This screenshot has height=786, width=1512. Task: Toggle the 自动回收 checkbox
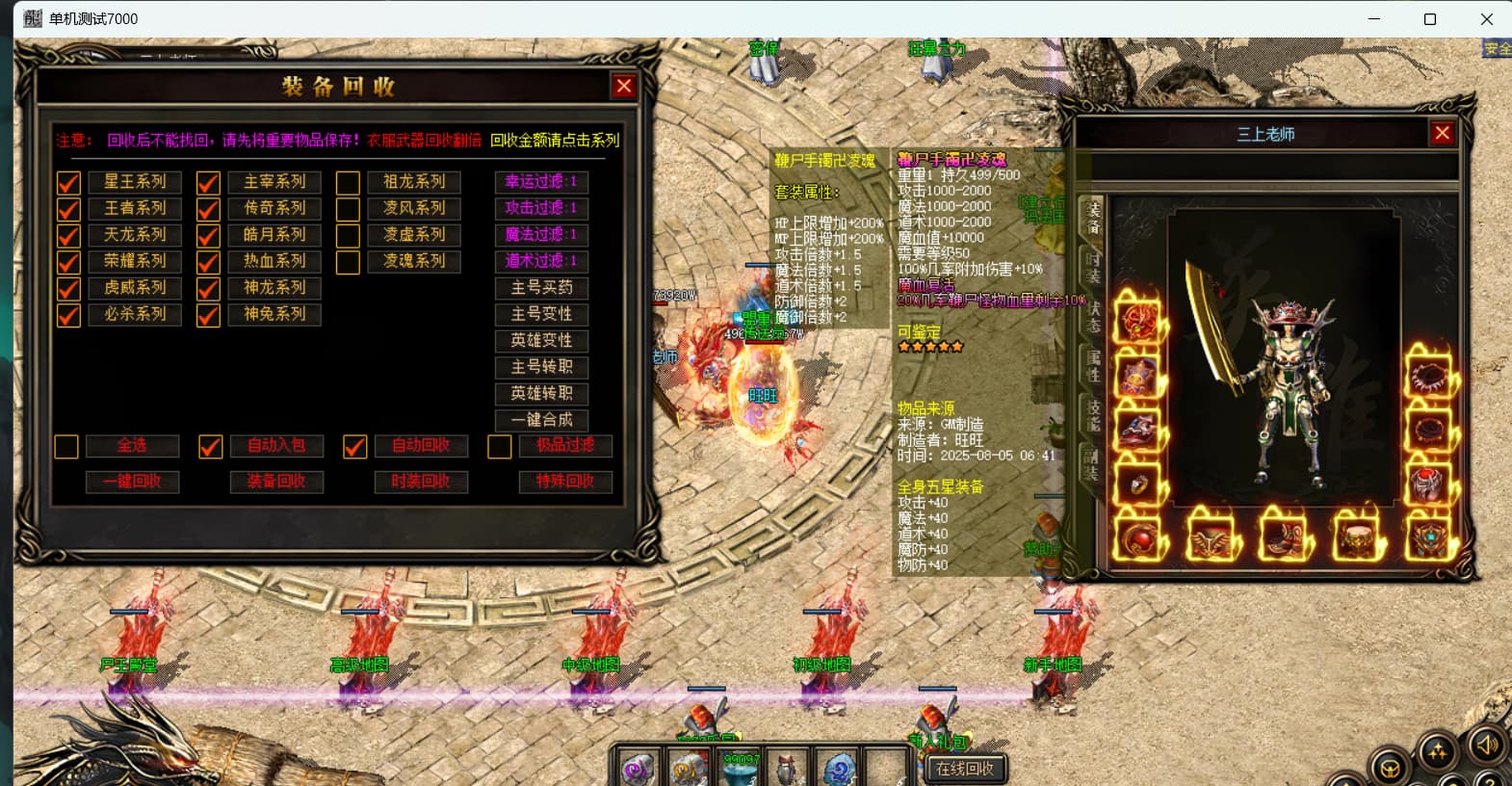coord(355,447)
